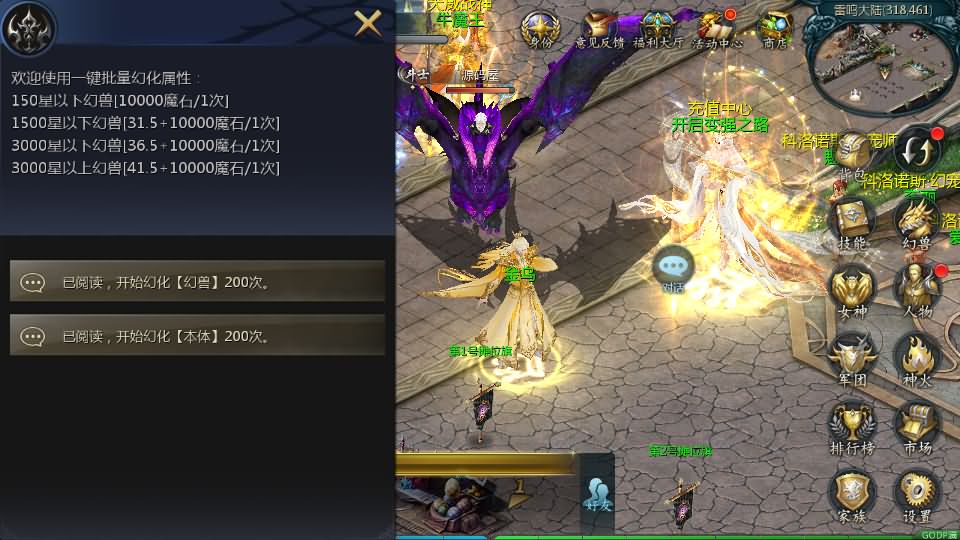
Task: Open the 女神 goddess menu
Action: (852, 290)
